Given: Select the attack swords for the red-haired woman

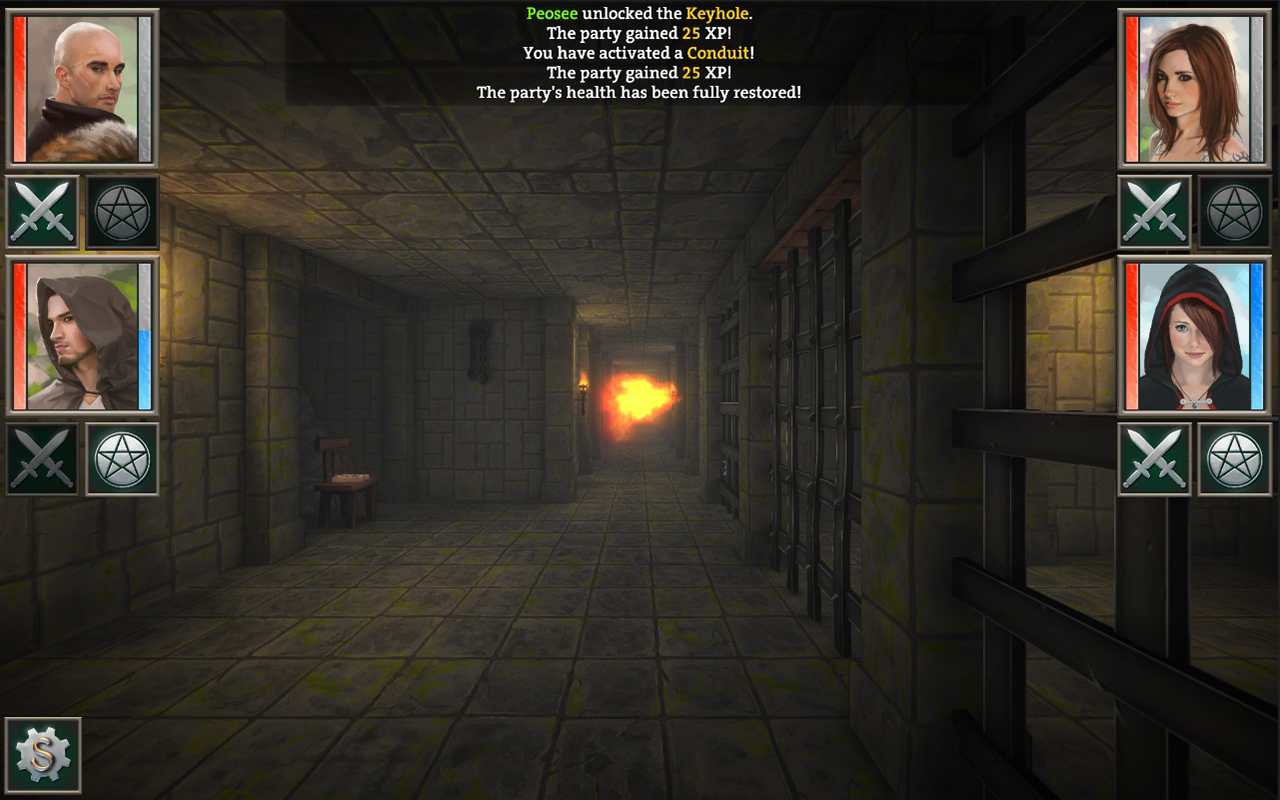Looking at the screenshot, I should (x=1154, y=211).
